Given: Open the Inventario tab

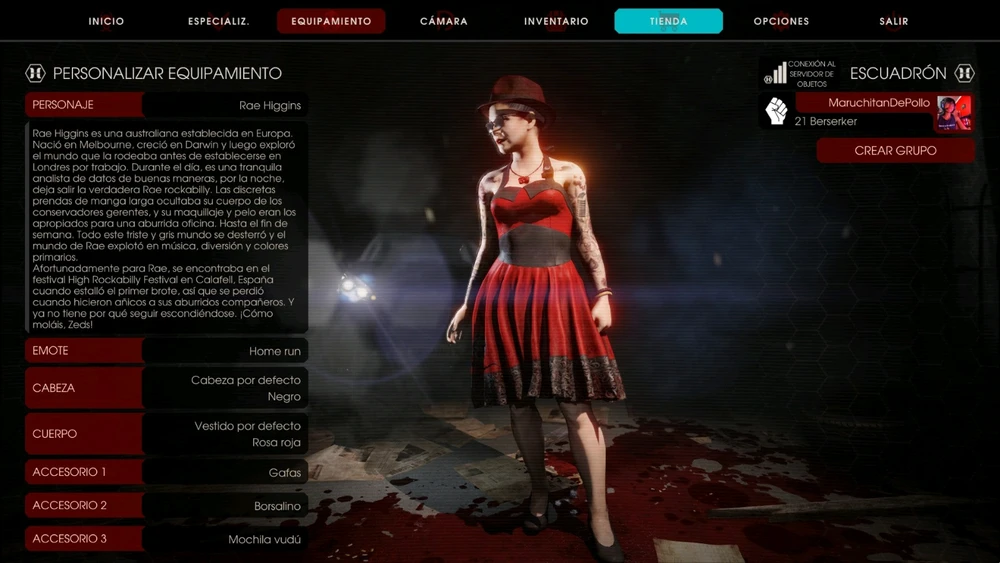Looking at the screenshot, I should (x=556, y=21).
